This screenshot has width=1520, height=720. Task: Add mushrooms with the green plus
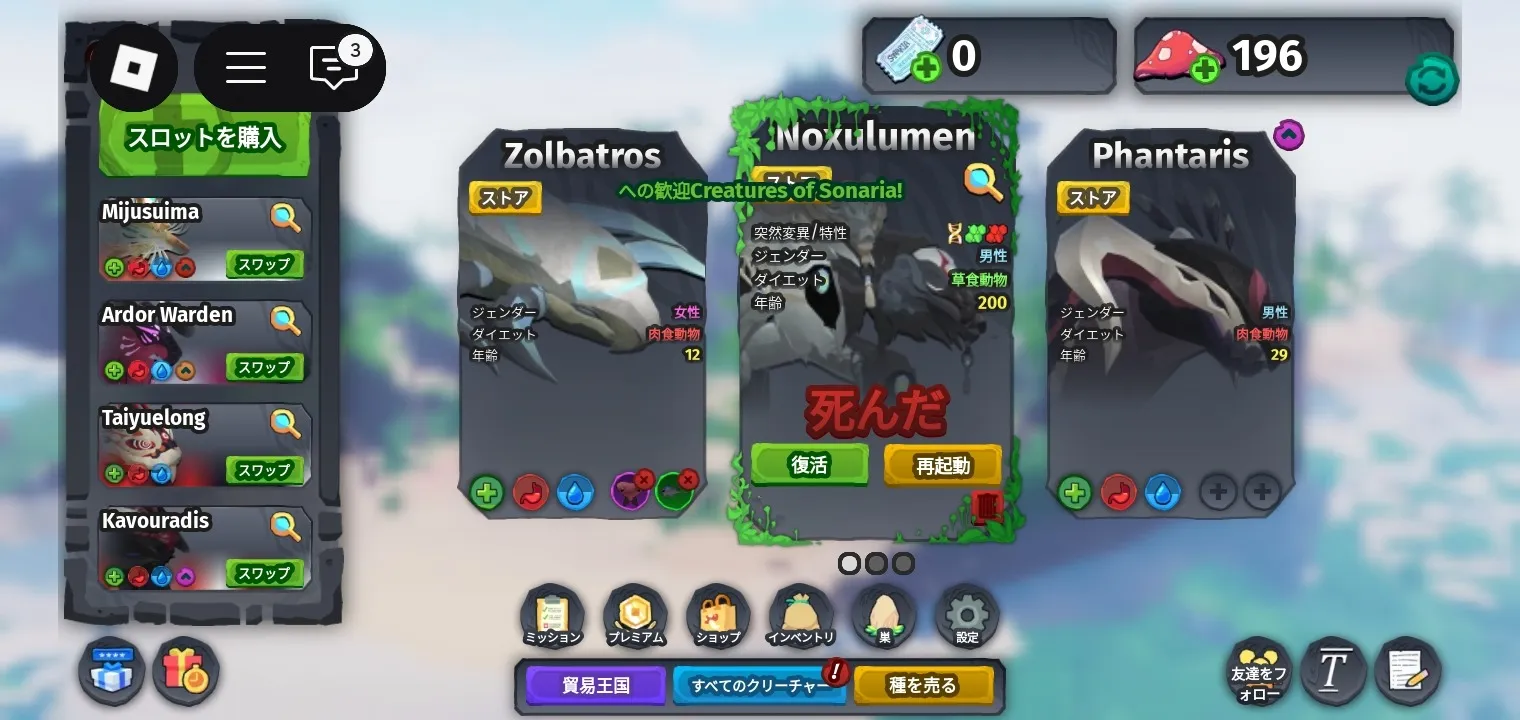tap(1205, 69)
